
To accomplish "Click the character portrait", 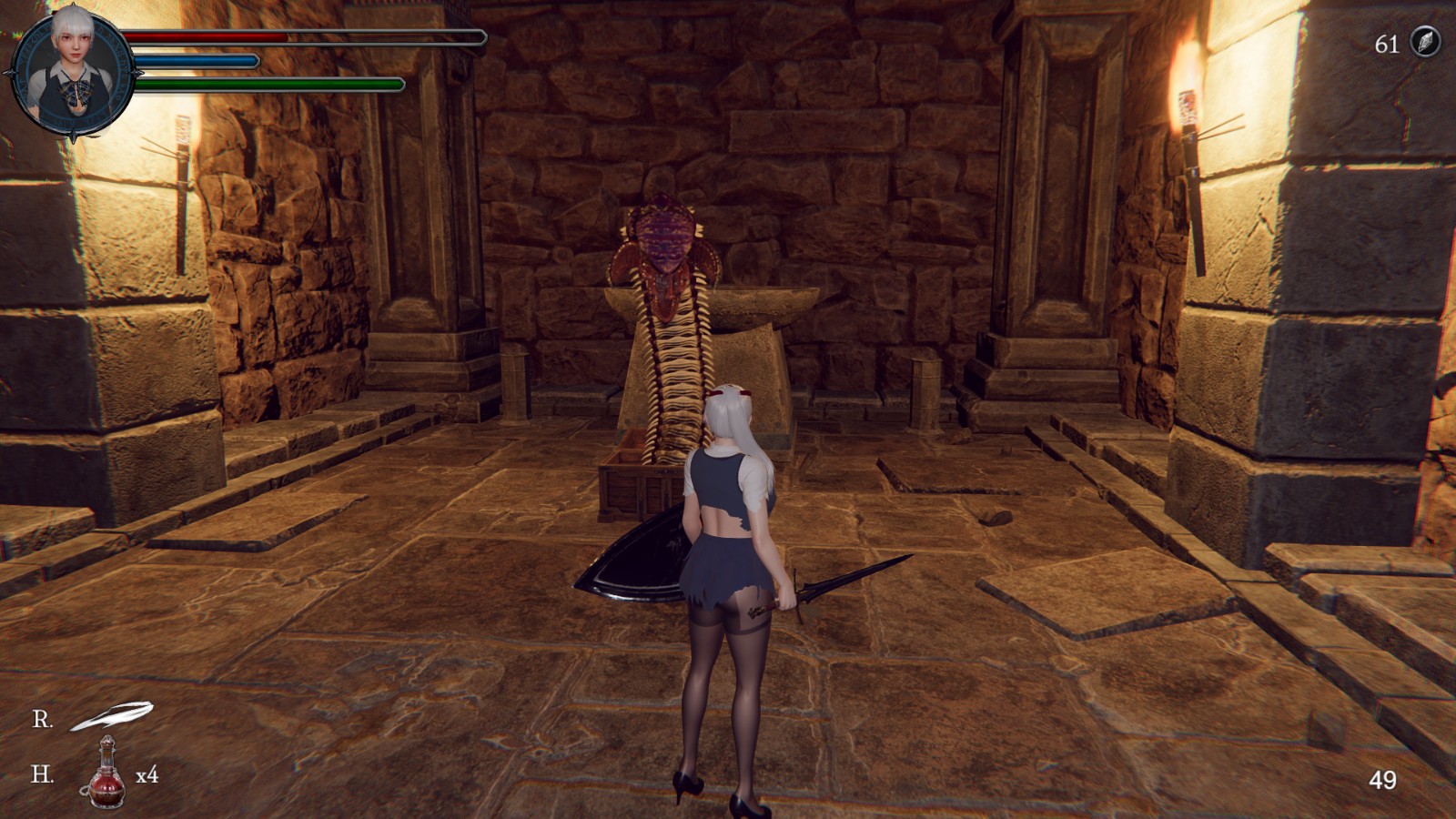I will tap(72, 66).
